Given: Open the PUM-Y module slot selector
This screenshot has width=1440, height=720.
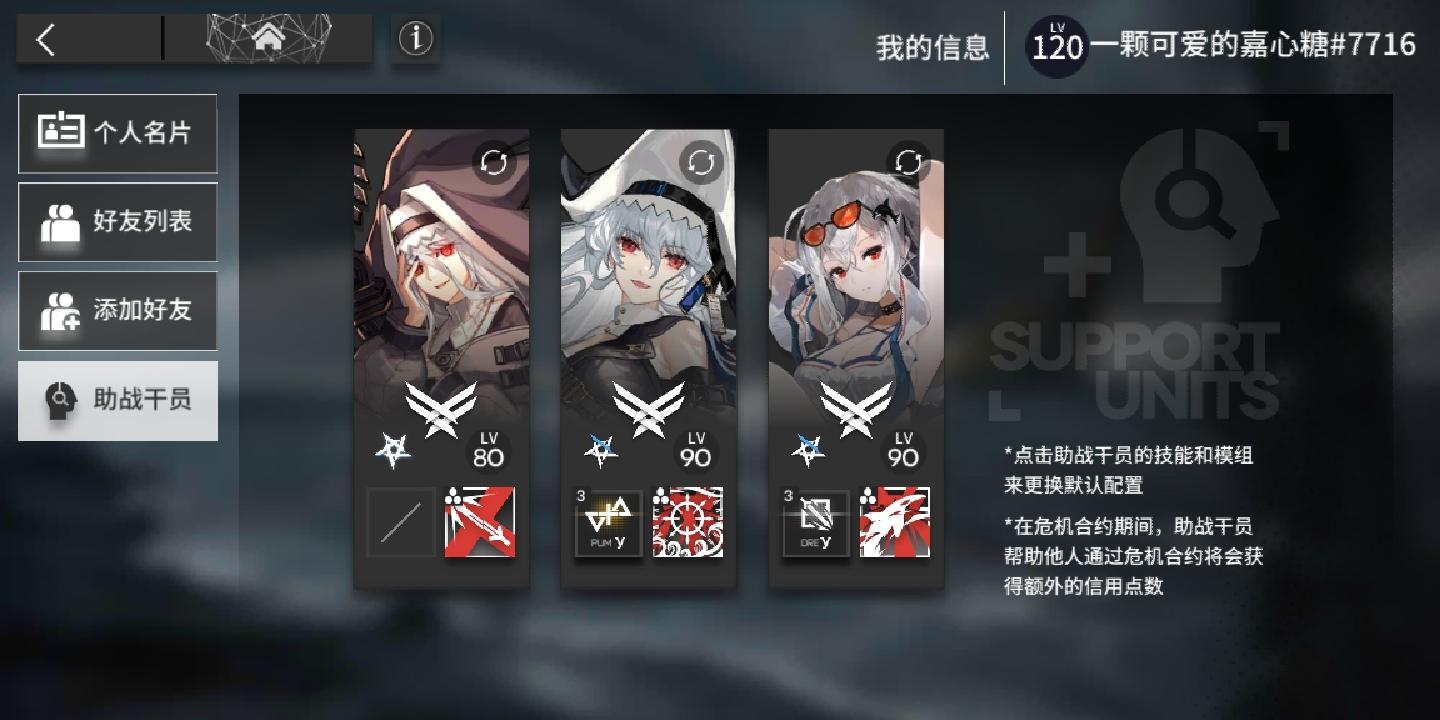Looking at the screenshot, I should click(608, 522).
